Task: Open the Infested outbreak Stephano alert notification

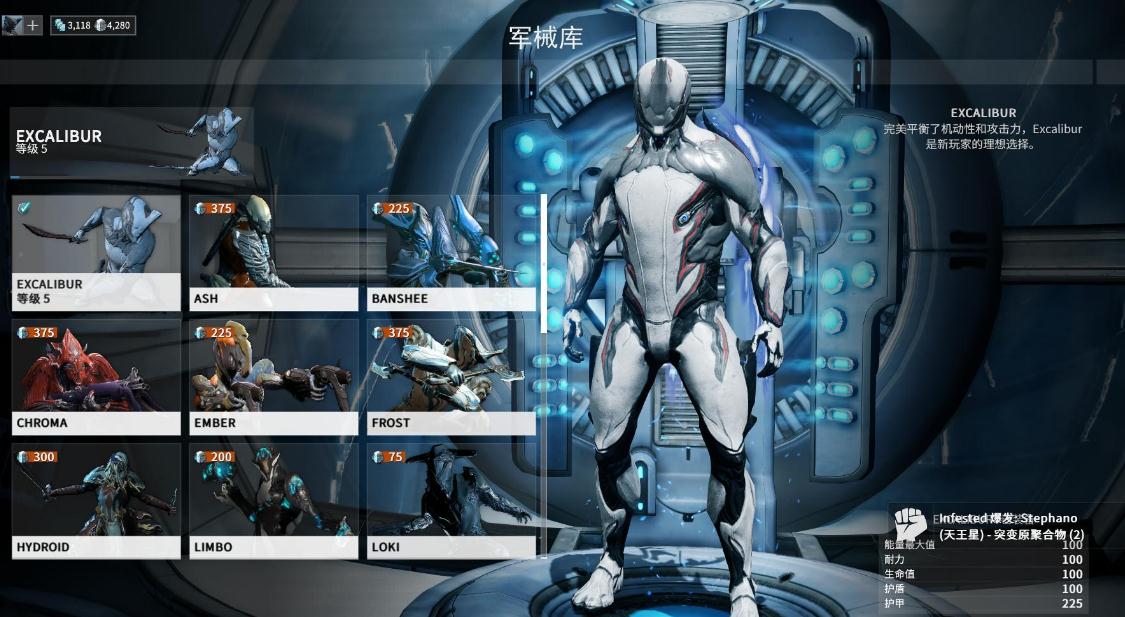Action: coord(988,526)
